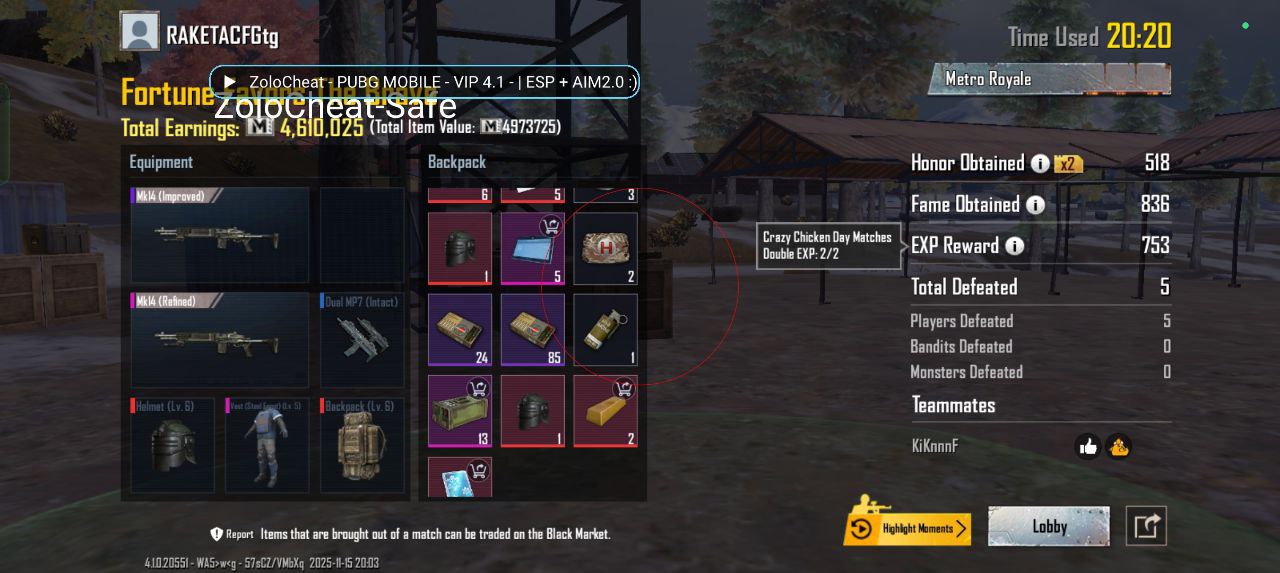Viewport: 1280px width, 573px height.
Task: Select the Mk14 (Refined) weapon slot
Action: [x=220, y=340]
